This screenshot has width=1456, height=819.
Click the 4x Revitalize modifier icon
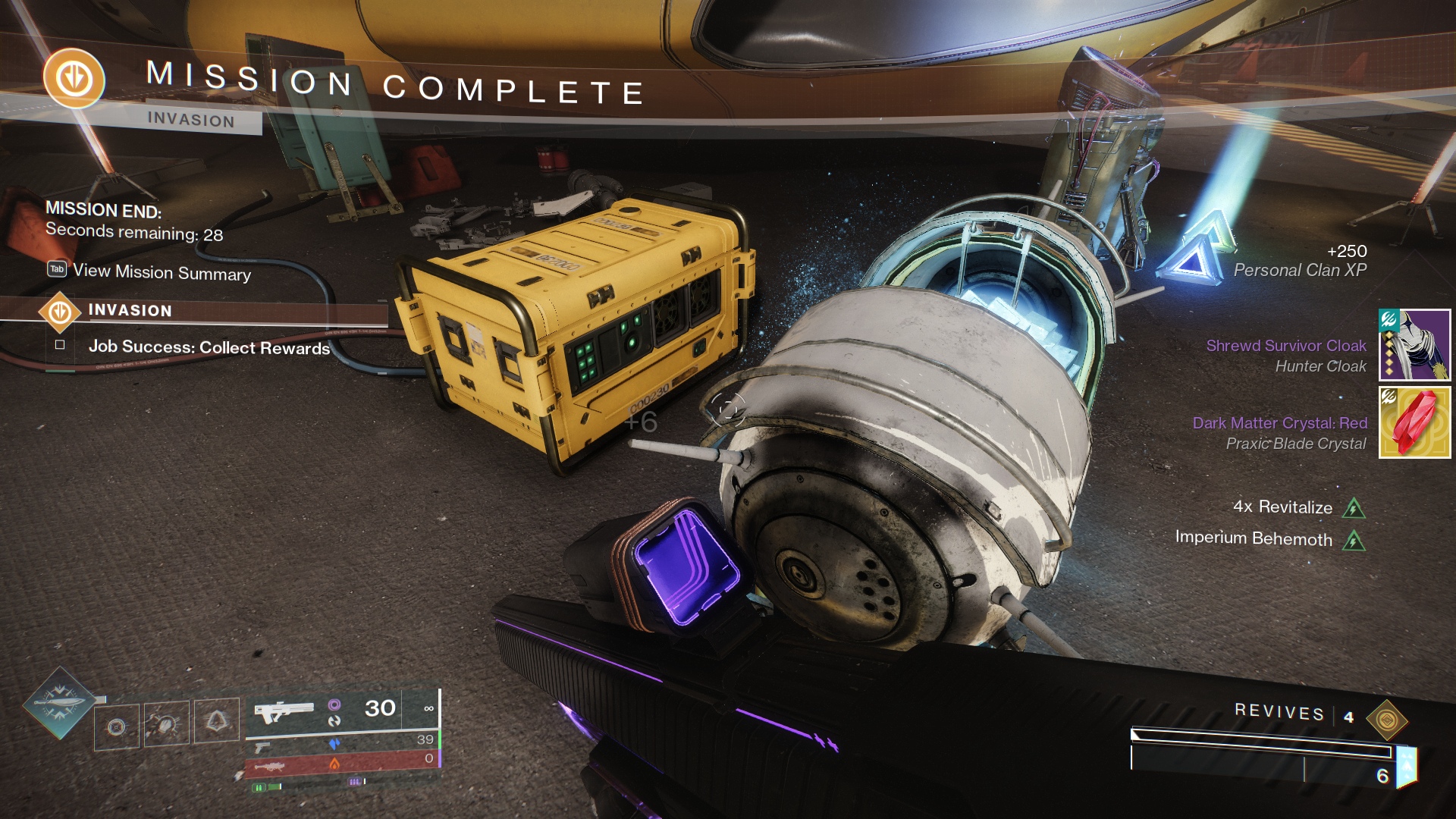click(1354, 508)
